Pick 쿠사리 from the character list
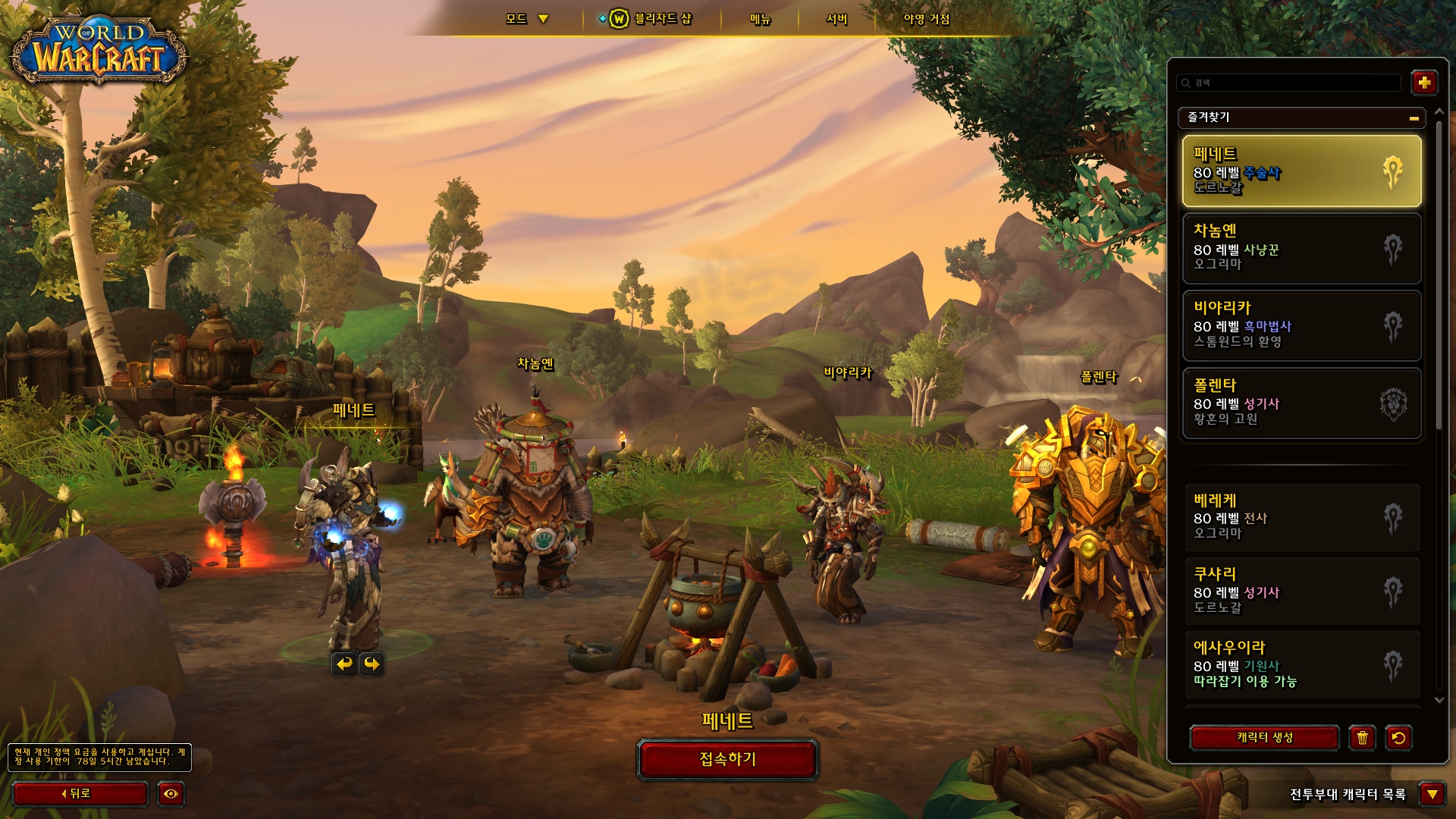This screenshot has height=819, width=1456. (1301, 591)
